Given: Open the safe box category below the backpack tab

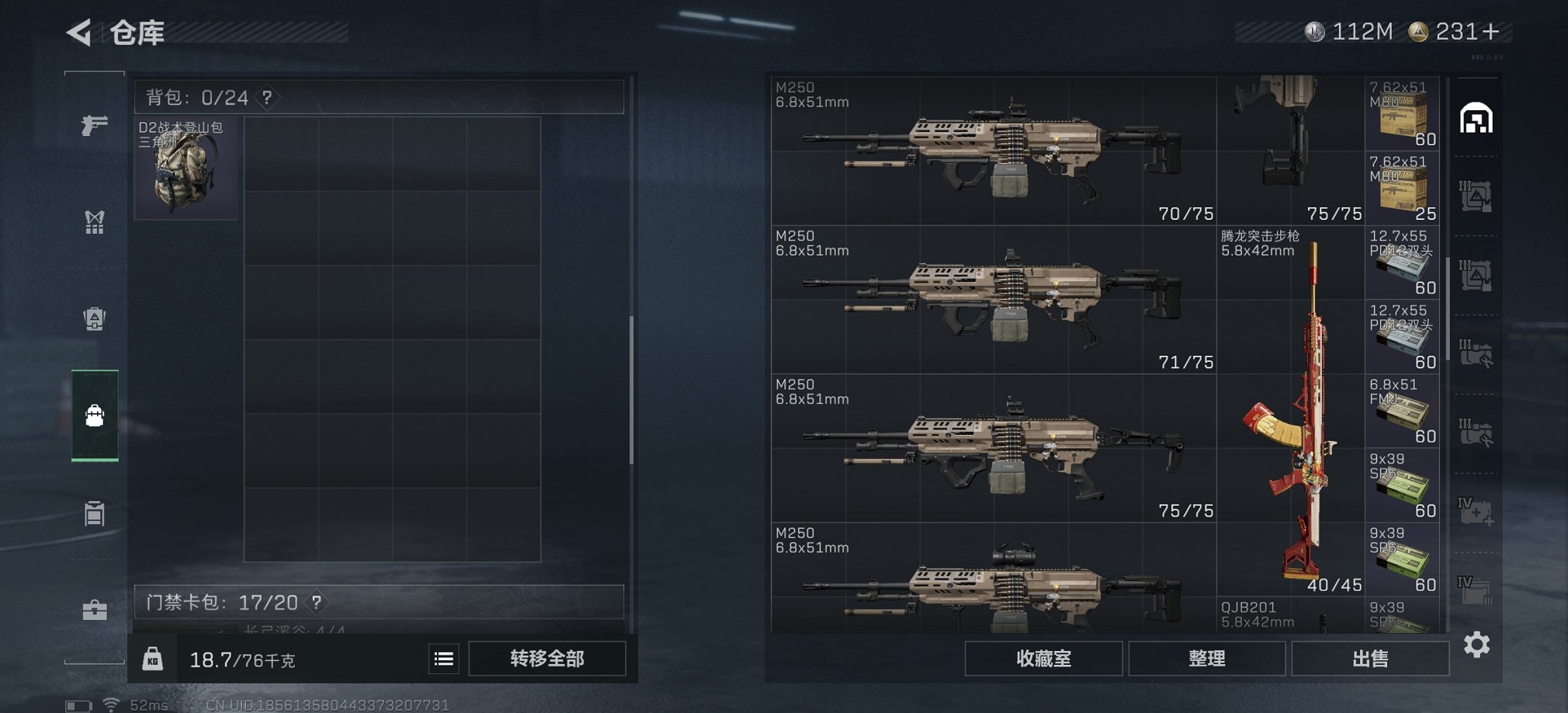Looking at the screenshot, I should click(94, 513).
